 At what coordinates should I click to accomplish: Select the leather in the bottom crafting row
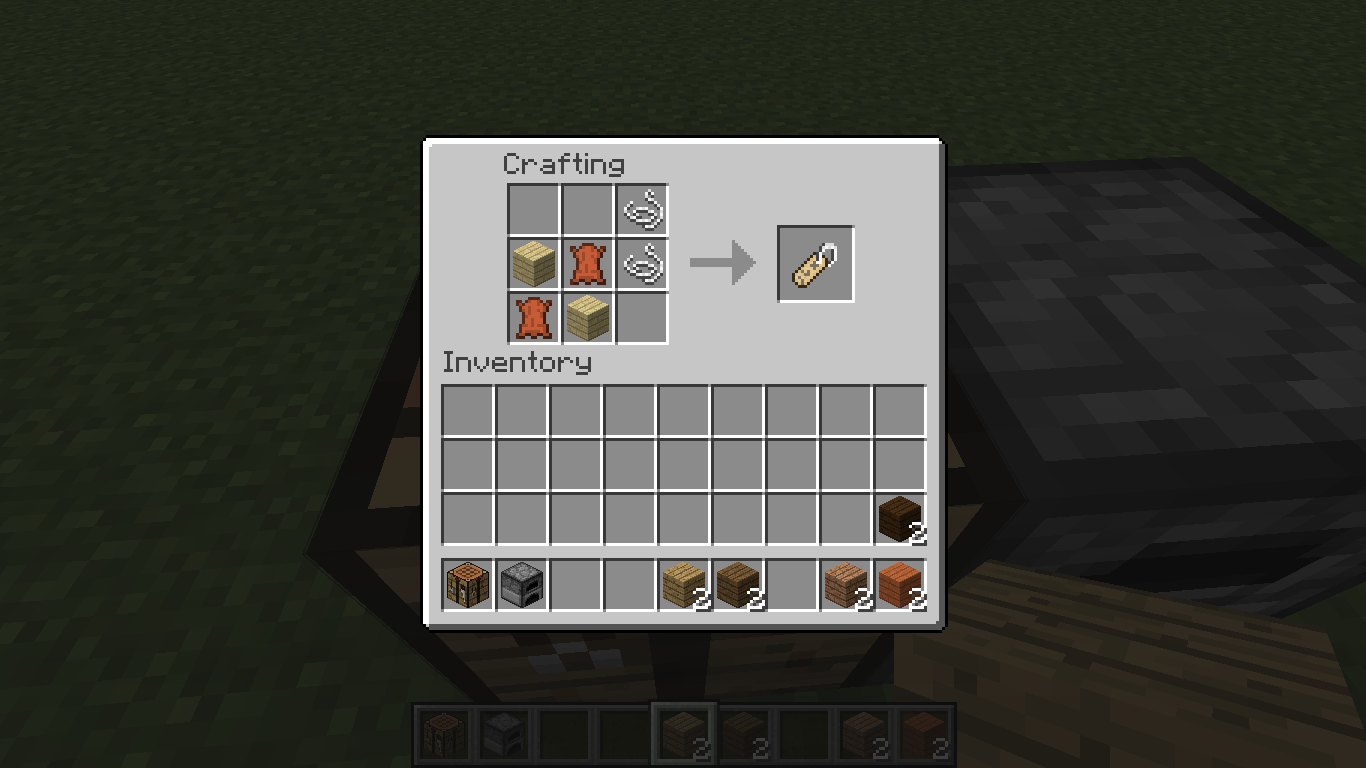(x=533, y=317)
